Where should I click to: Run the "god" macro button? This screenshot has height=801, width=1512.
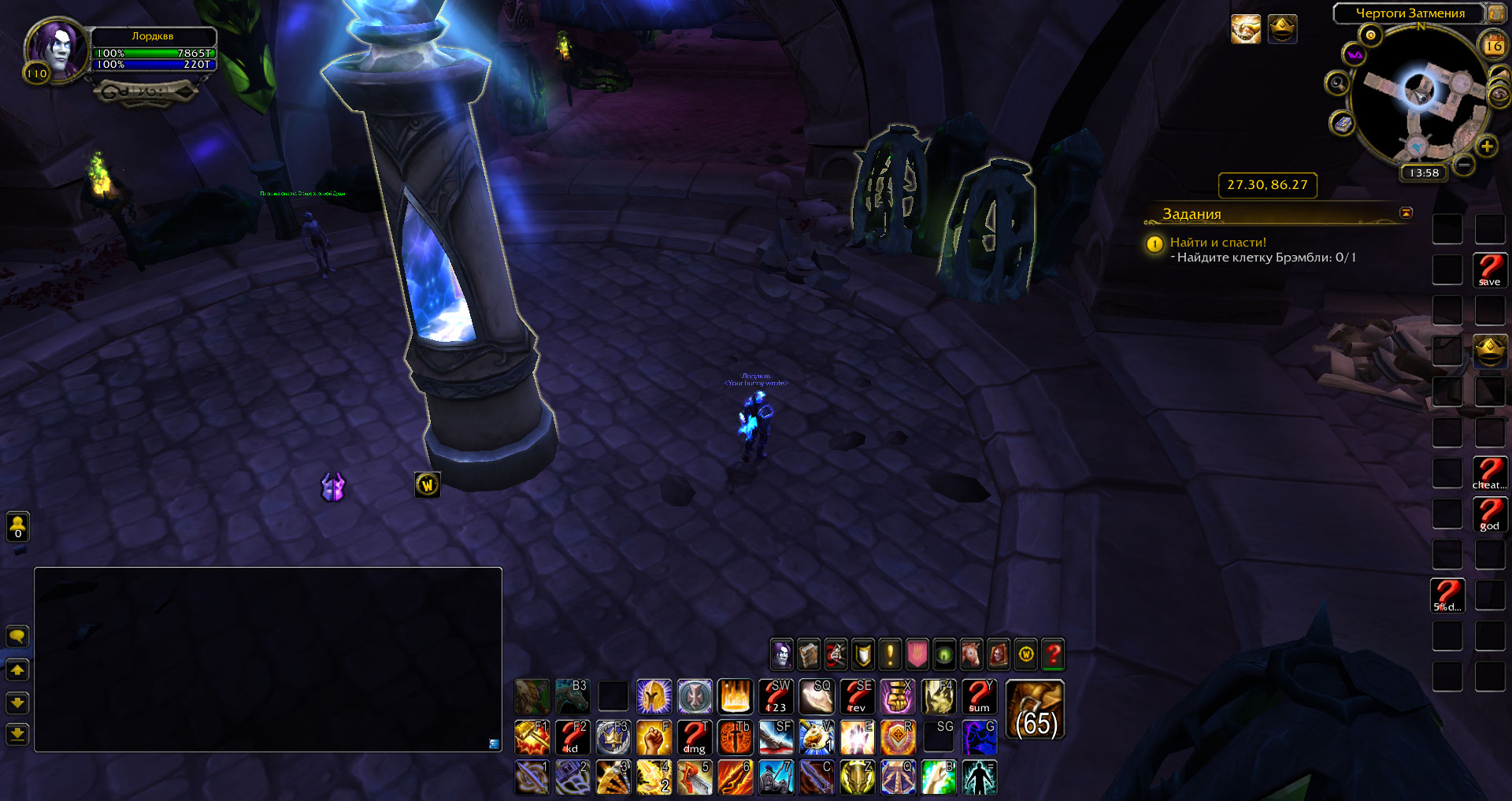[1489, 514]
